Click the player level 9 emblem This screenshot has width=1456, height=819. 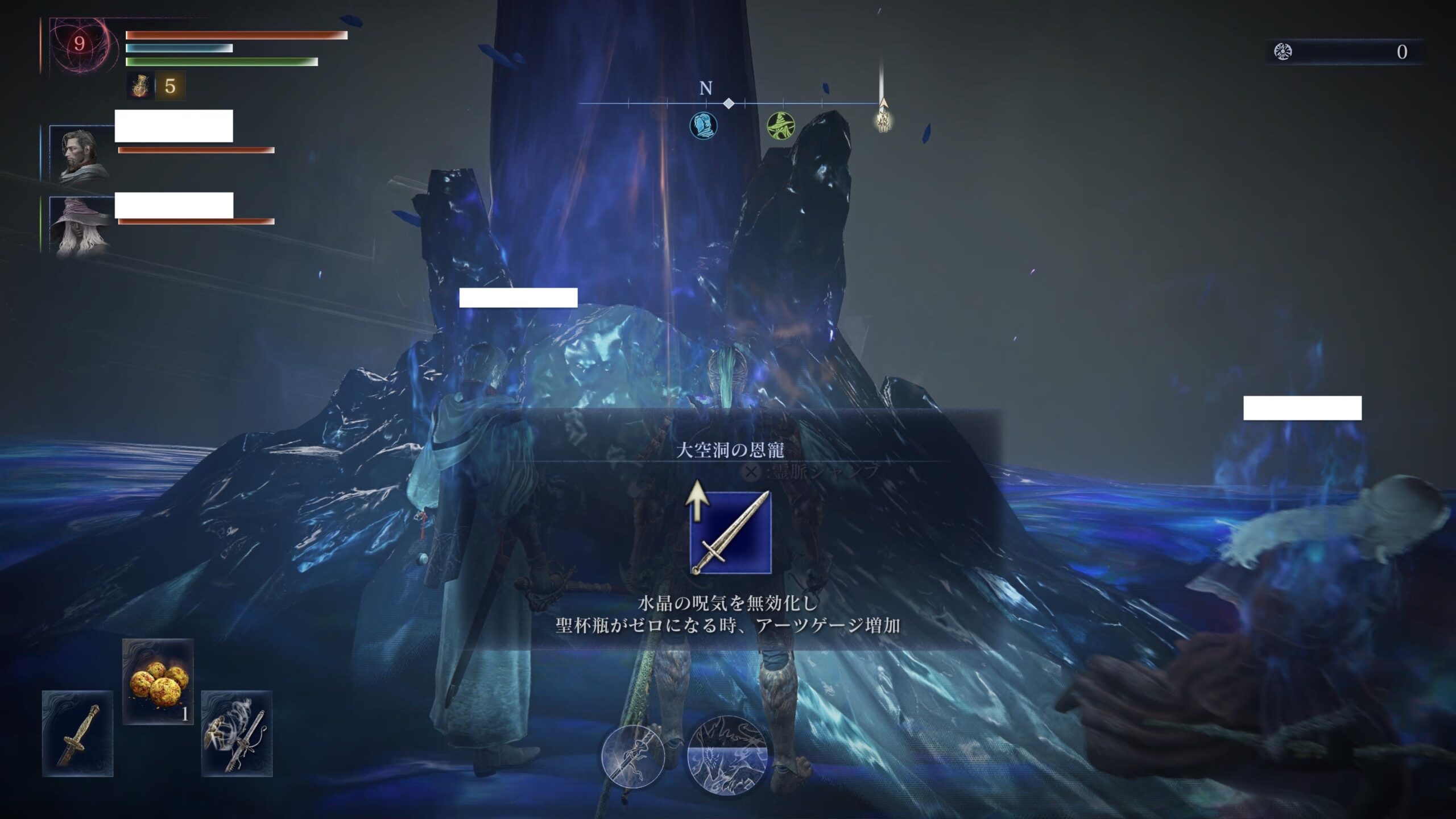(80, 44)
